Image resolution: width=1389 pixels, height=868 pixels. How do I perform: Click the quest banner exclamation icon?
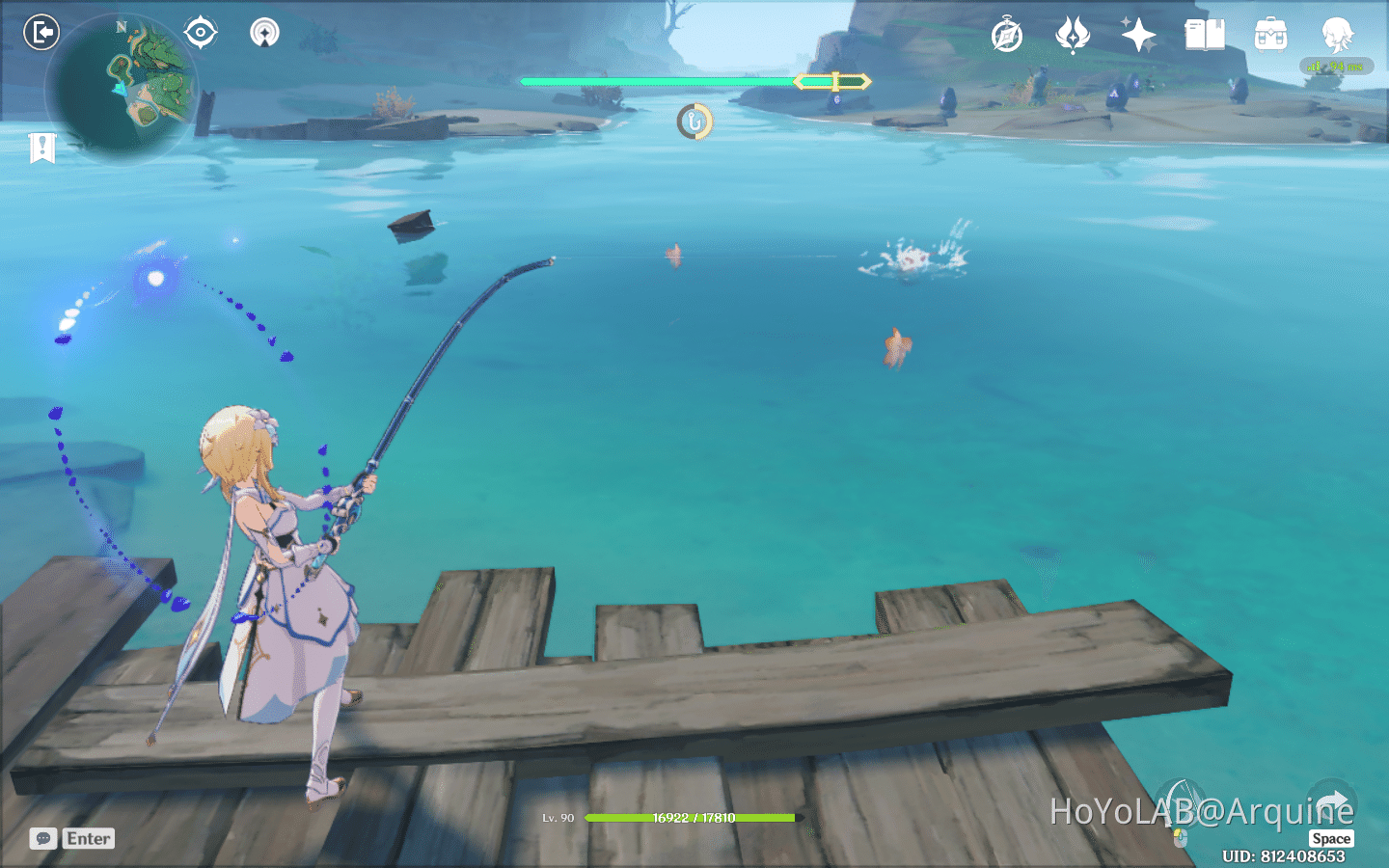[x=41, y=148]
